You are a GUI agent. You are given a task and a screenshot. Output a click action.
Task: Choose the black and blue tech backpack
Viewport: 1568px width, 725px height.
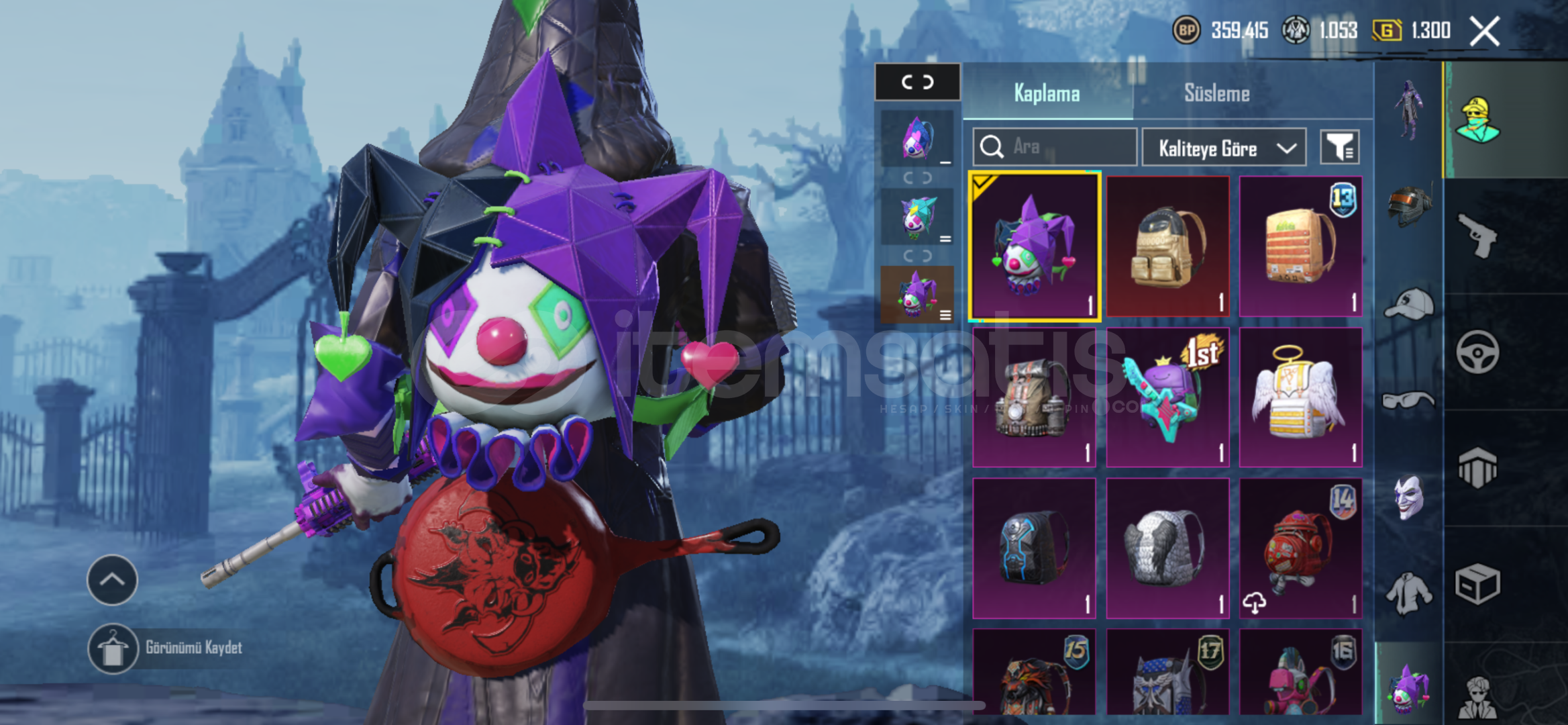1034,548
